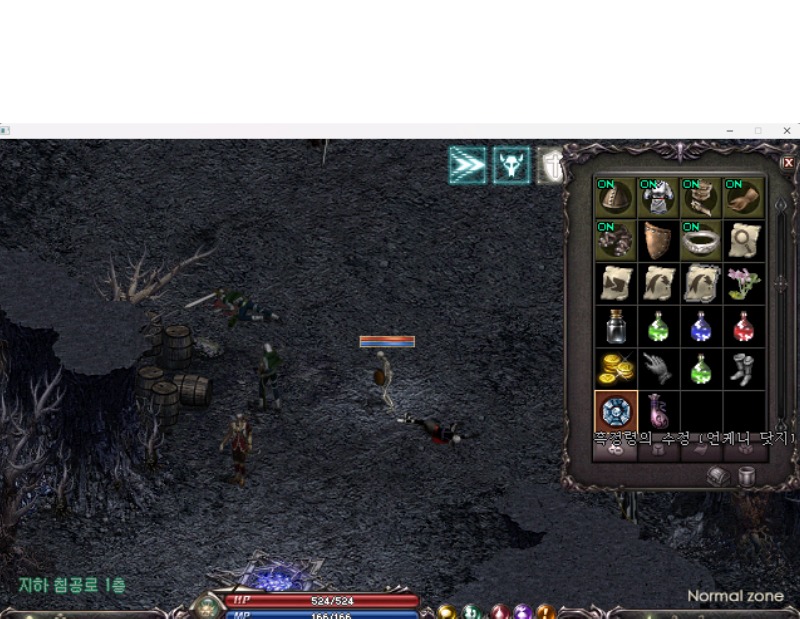The height and width of the screenshot is (619, 800).
Task: Select the gold coins stack
Action: pos(614,370)
